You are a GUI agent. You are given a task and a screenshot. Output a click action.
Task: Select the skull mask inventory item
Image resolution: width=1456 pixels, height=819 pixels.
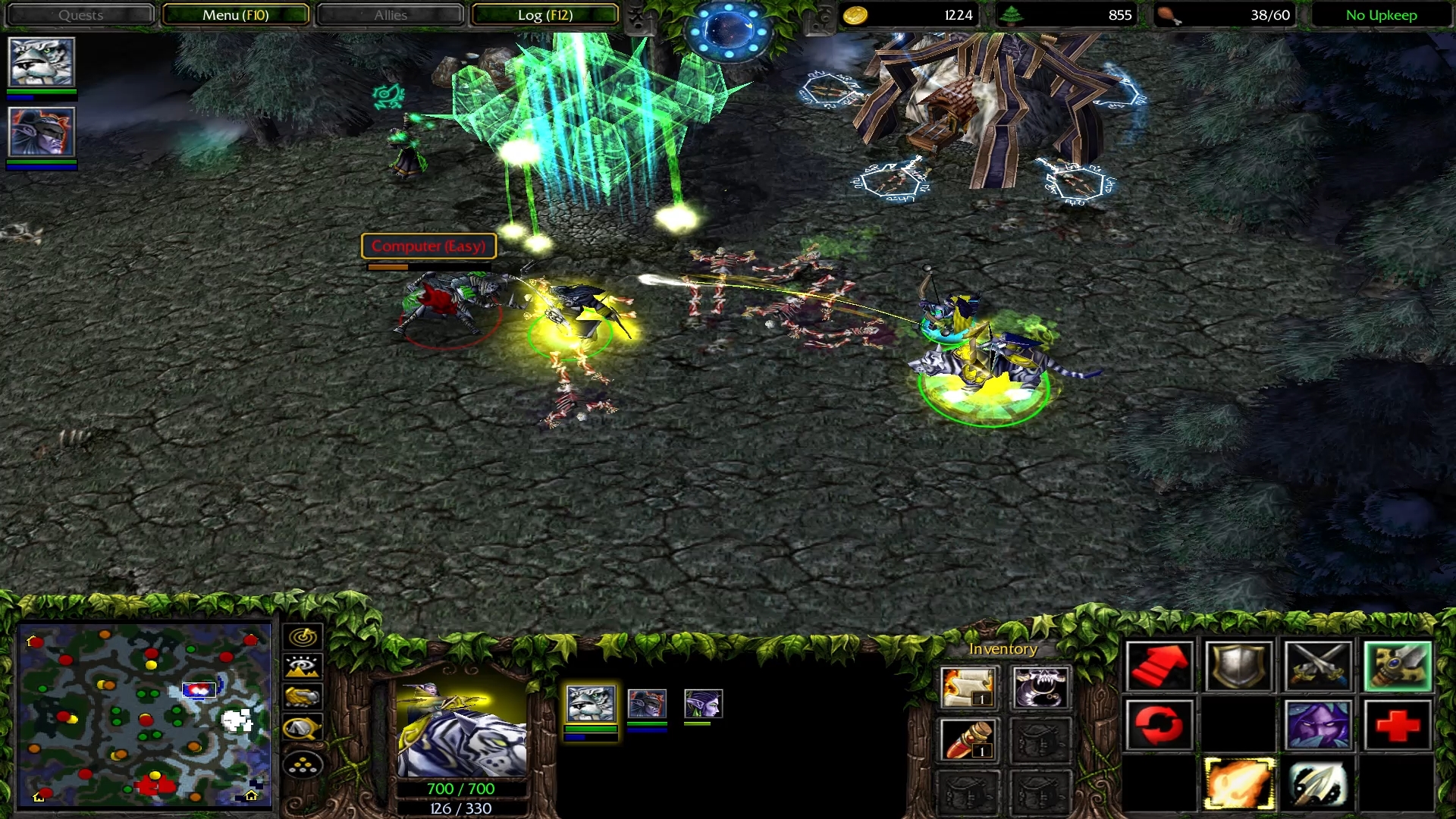tap(1040, 687)
